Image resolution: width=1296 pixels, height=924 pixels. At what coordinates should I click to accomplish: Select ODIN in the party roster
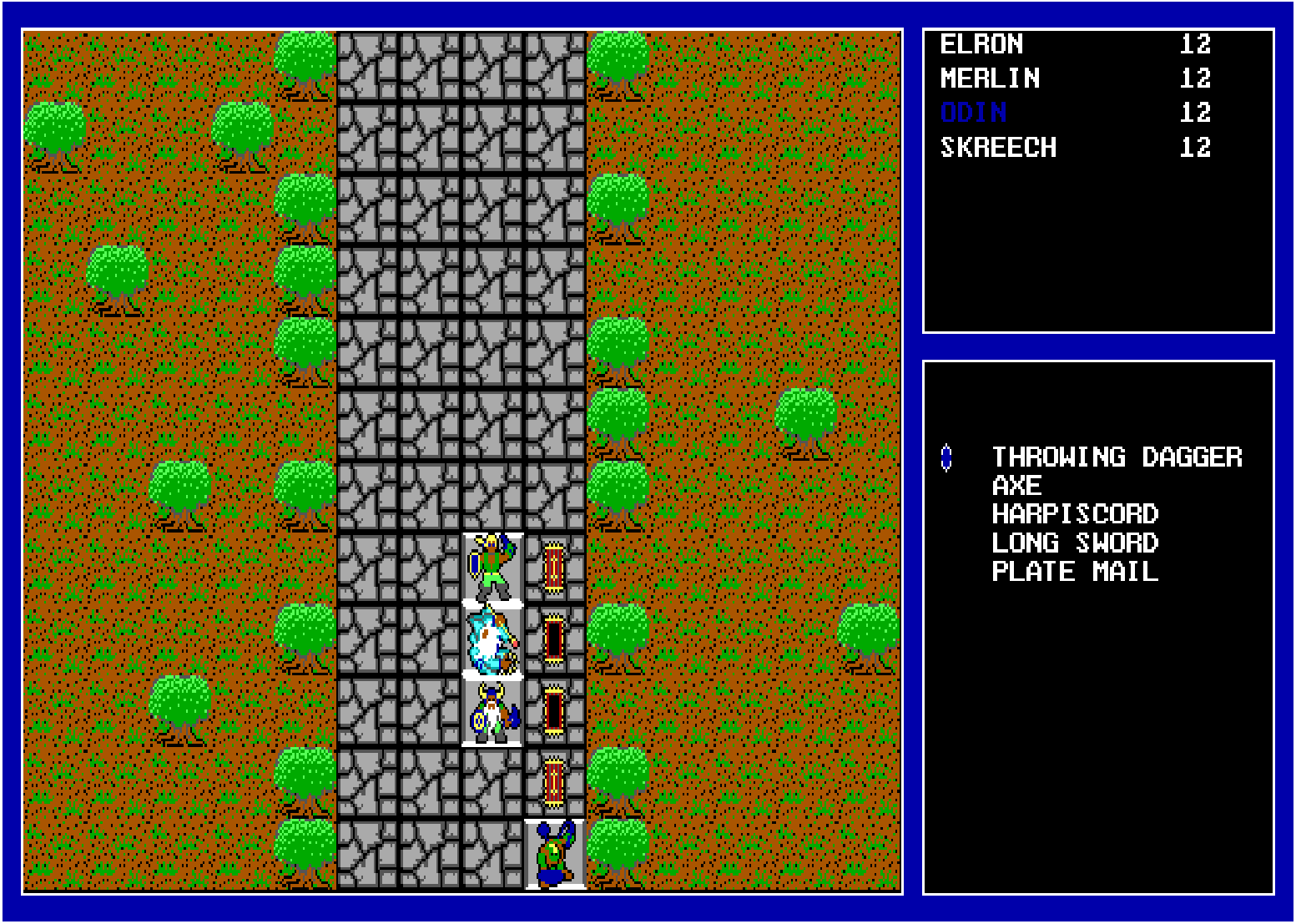tap(973, 113)
